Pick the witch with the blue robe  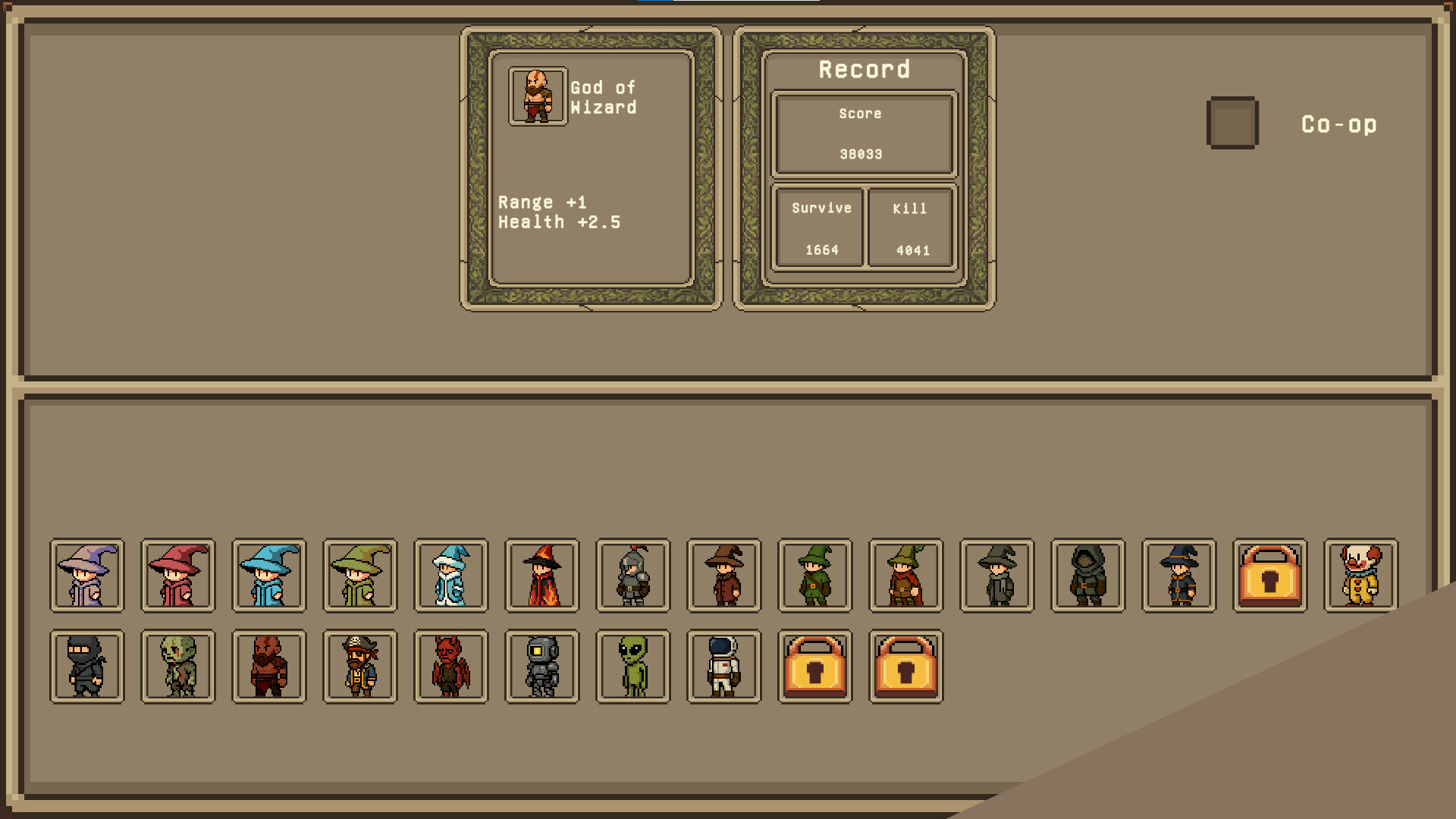pyautogui.click(x=1178, y=575)
